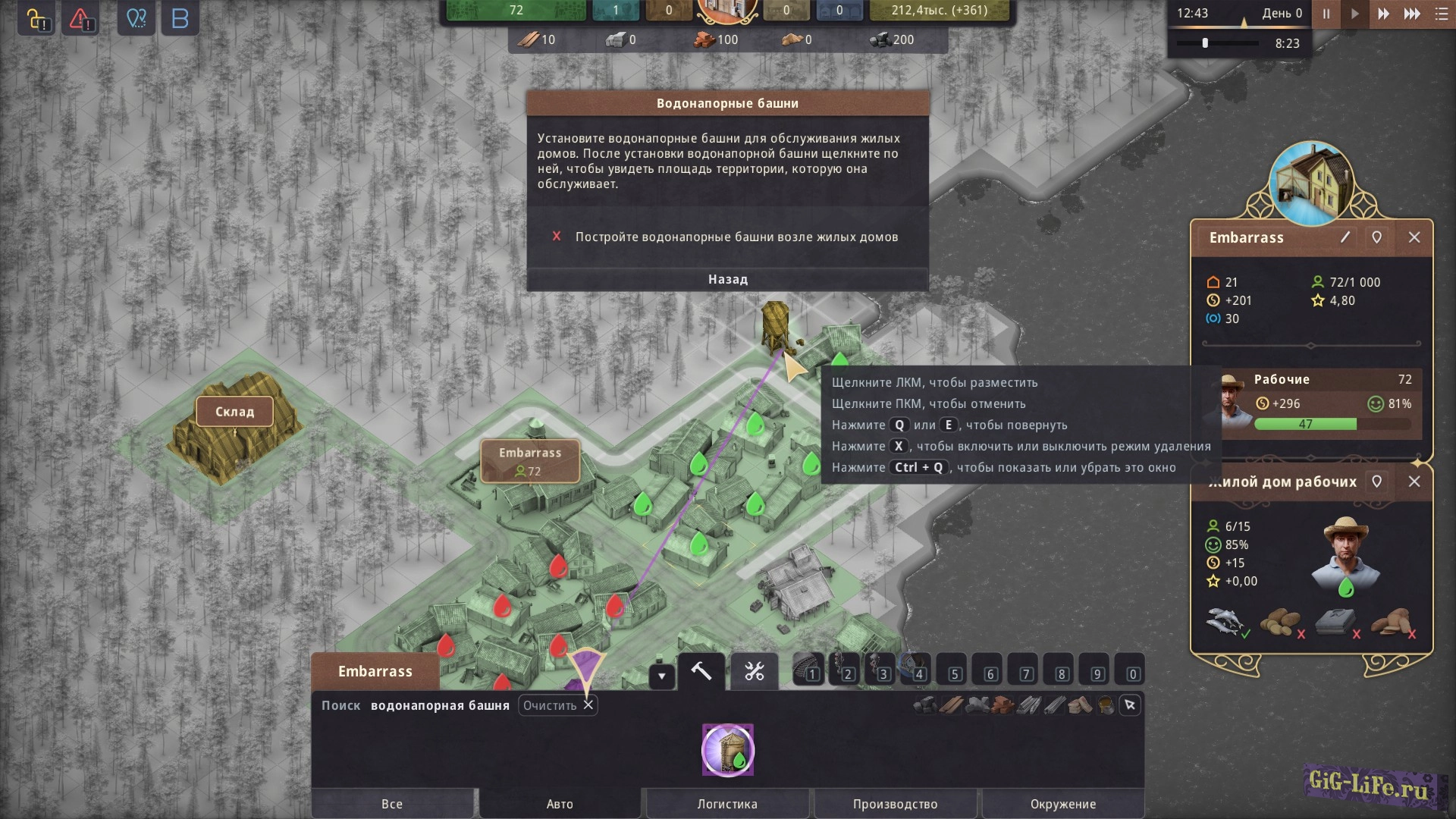Click the Назад button in tutorial panel
This screenshot has width=1456, height=819.
[x=727, y=279]
